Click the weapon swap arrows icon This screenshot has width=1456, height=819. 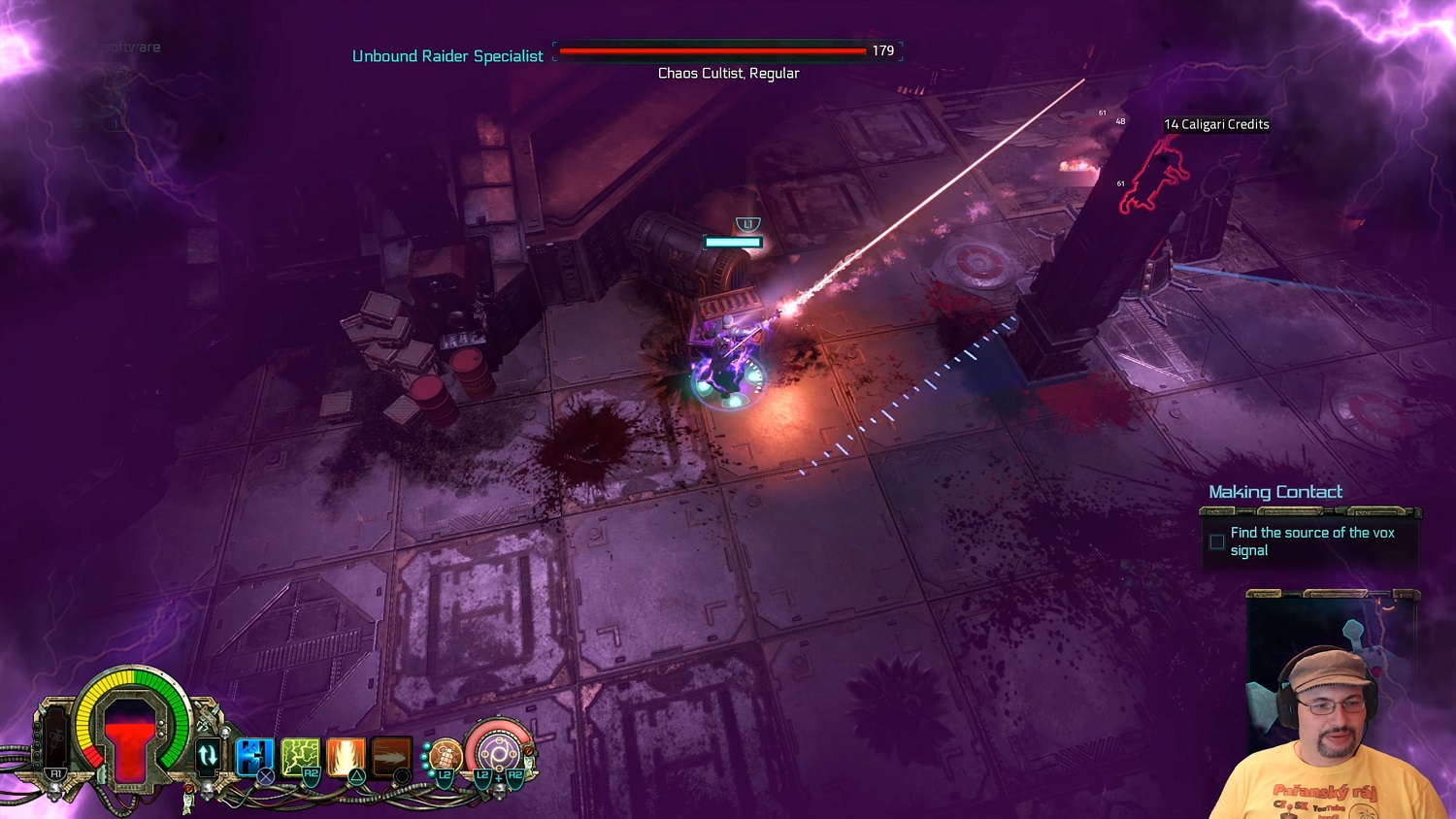tap(208, 754)
